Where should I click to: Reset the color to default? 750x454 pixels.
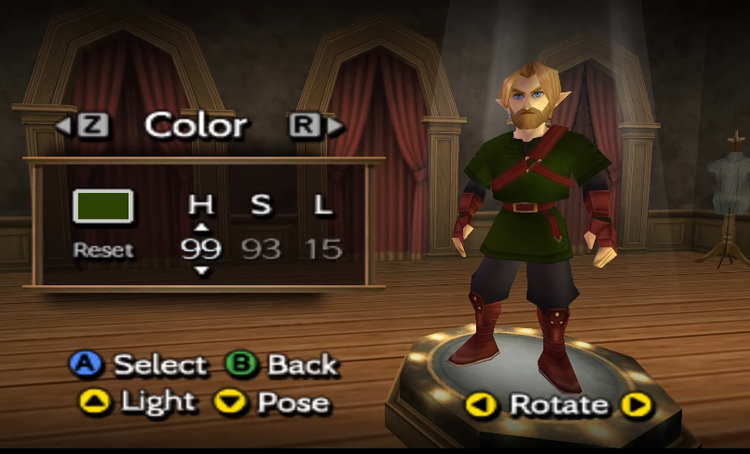[103, 250]
